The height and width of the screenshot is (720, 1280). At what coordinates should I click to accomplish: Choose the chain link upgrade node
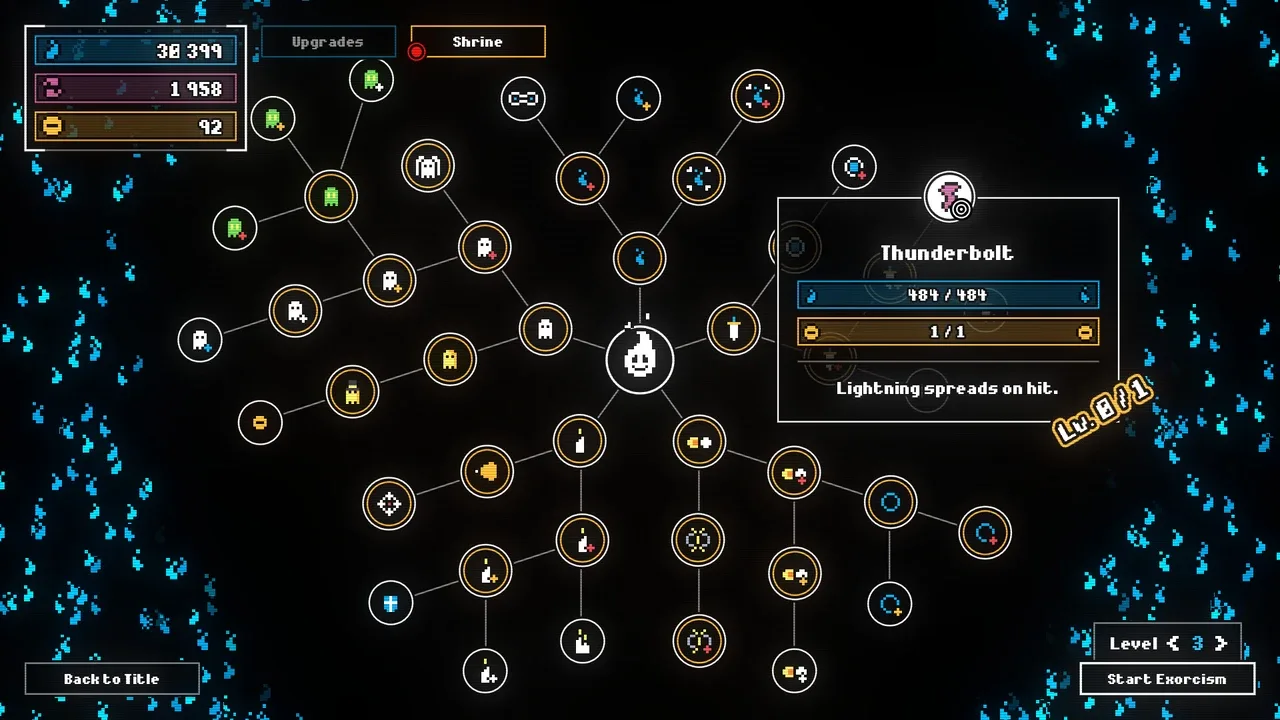(523, 98)
